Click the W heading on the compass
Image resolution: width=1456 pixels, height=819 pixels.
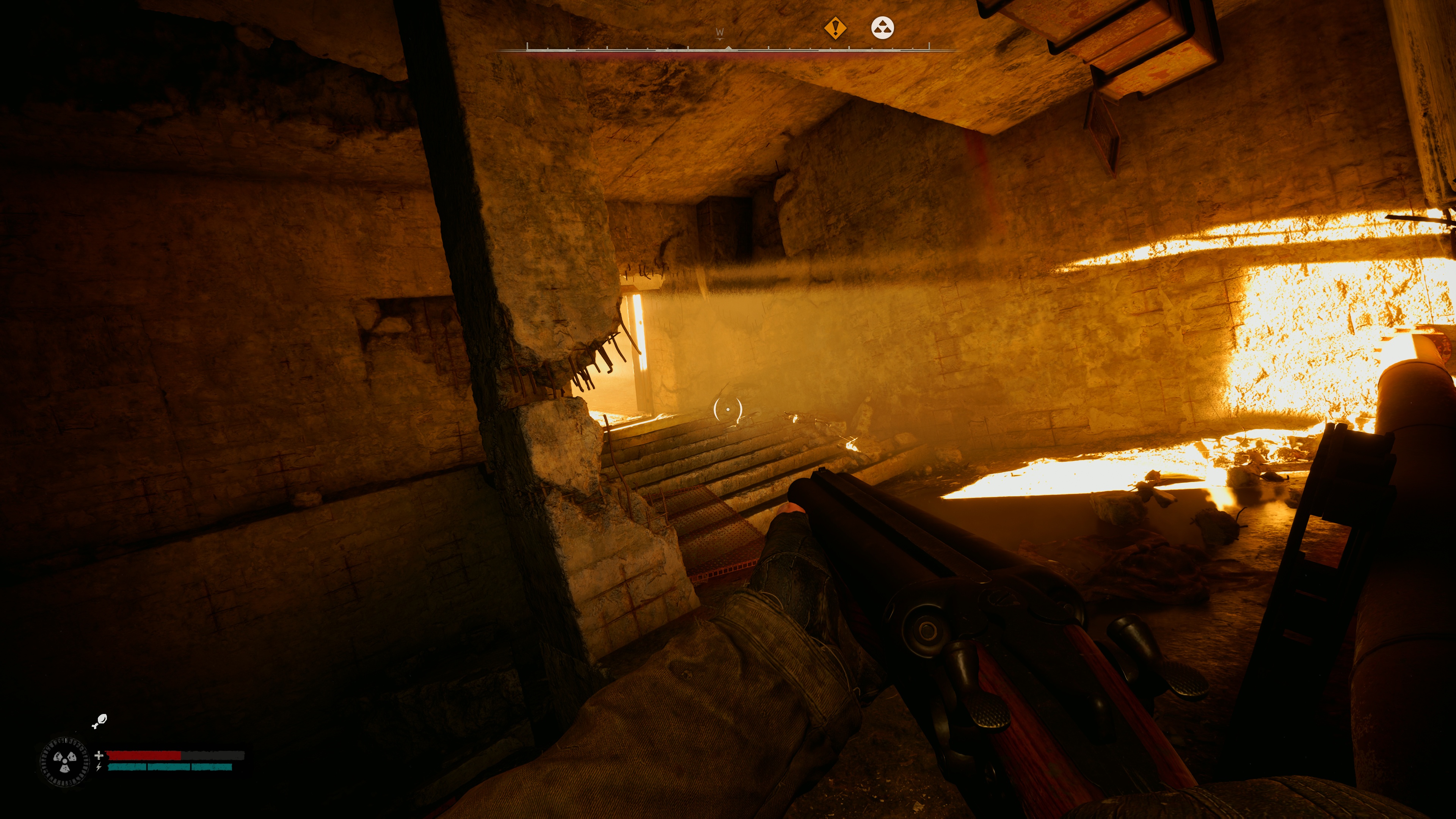[x=720, y=32]
